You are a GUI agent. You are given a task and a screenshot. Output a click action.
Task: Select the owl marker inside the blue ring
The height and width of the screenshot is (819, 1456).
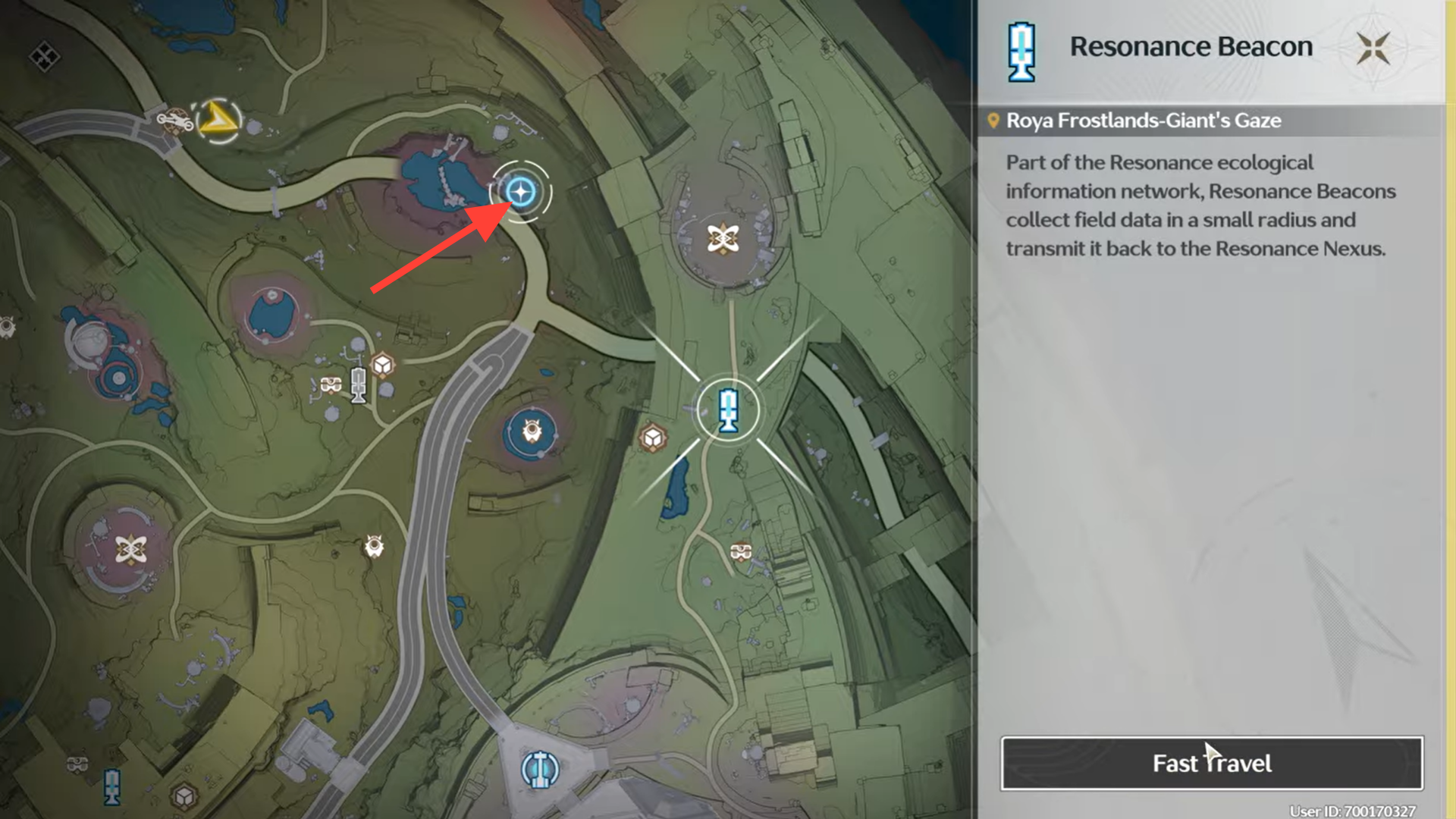pos(532,432)
